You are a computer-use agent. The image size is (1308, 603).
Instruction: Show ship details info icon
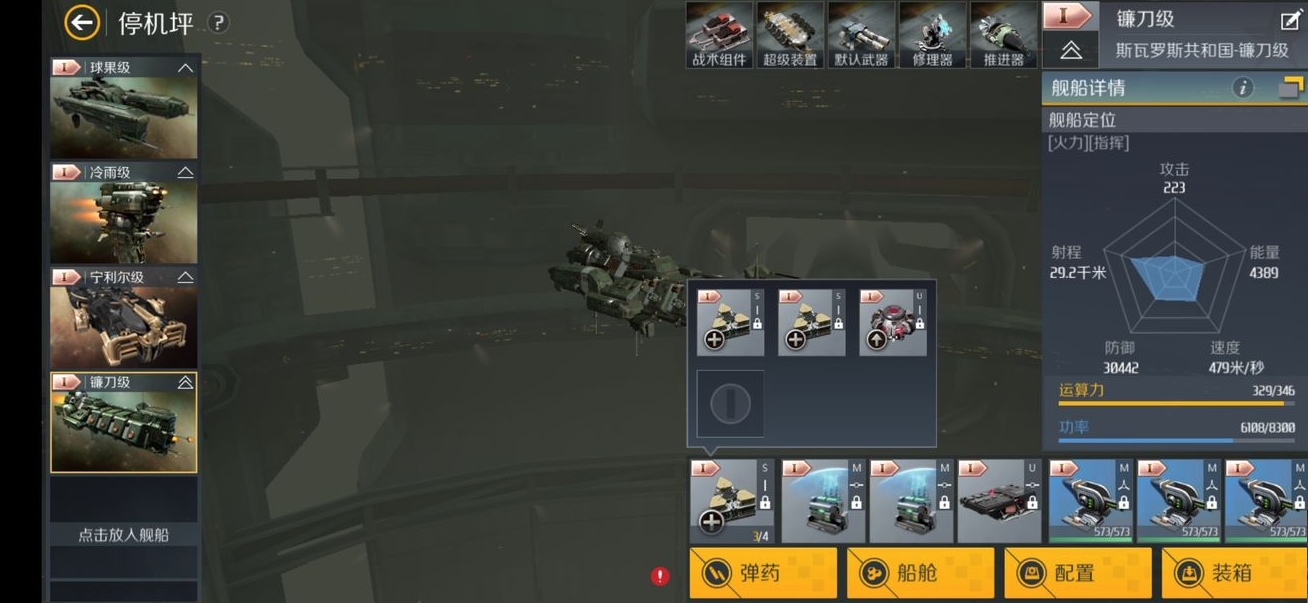(1243, 88)
